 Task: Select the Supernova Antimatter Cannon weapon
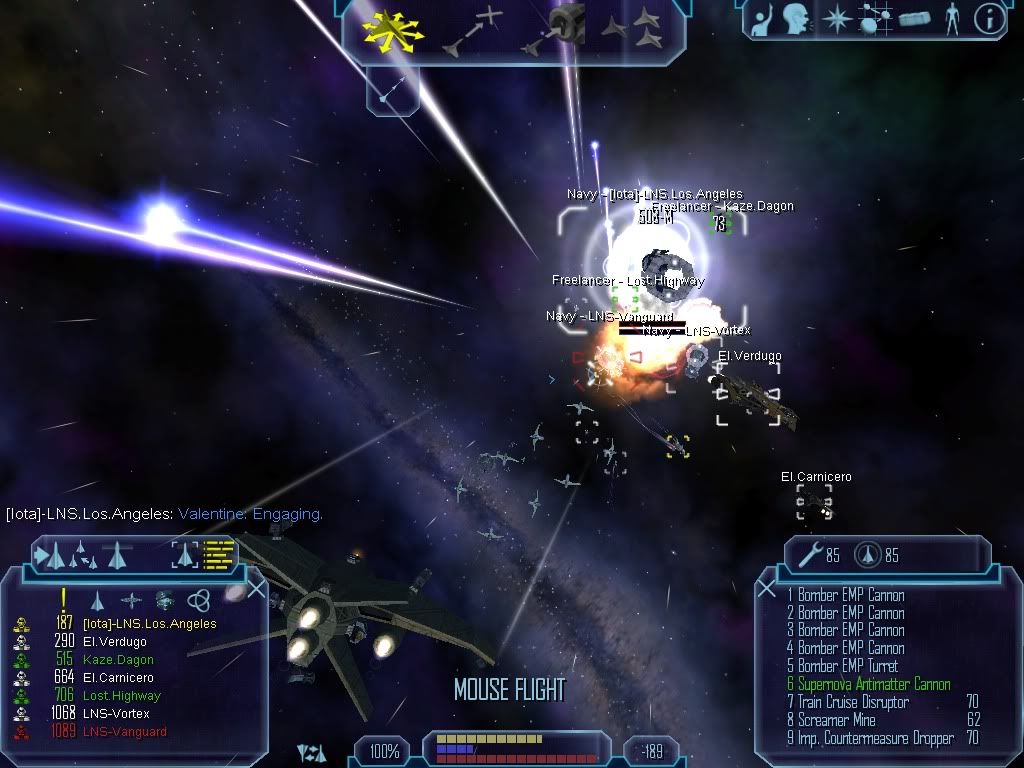coord(873,685)
